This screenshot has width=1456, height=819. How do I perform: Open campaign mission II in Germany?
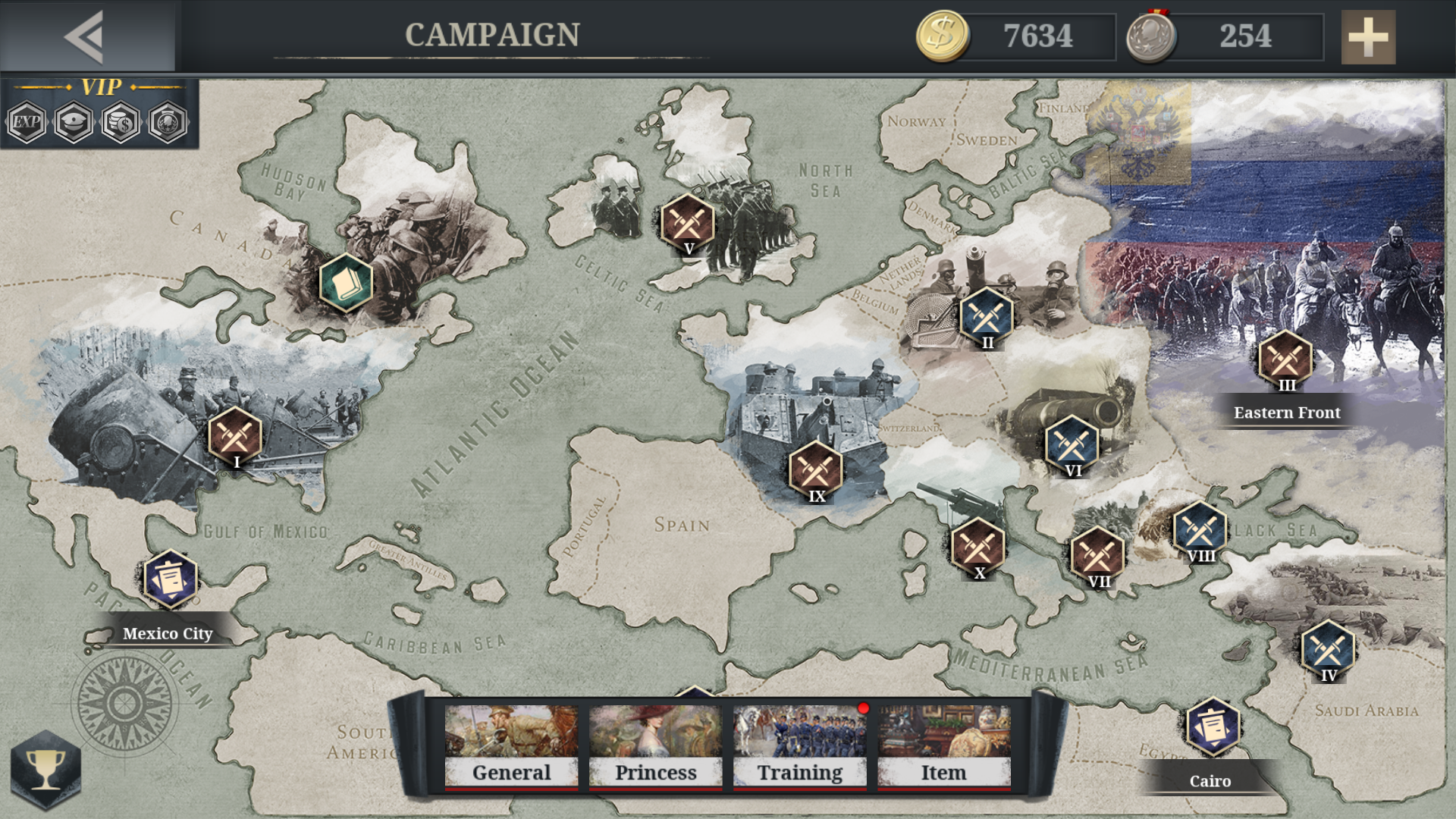point(987,313)
